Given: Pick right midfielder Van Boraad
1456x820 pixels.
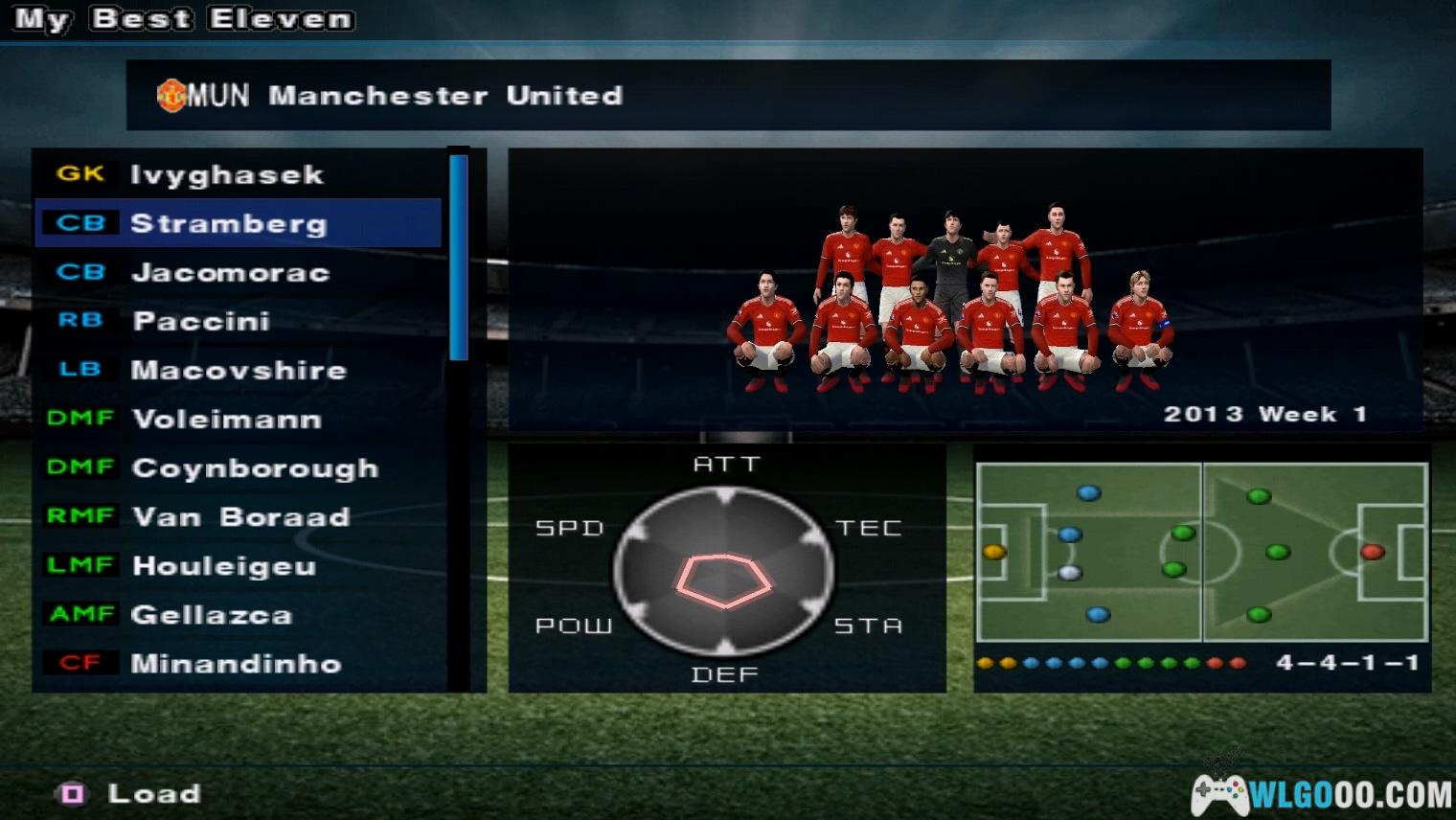Looking at the screenshot, I should pyautogui.click(x=240, y=516).
